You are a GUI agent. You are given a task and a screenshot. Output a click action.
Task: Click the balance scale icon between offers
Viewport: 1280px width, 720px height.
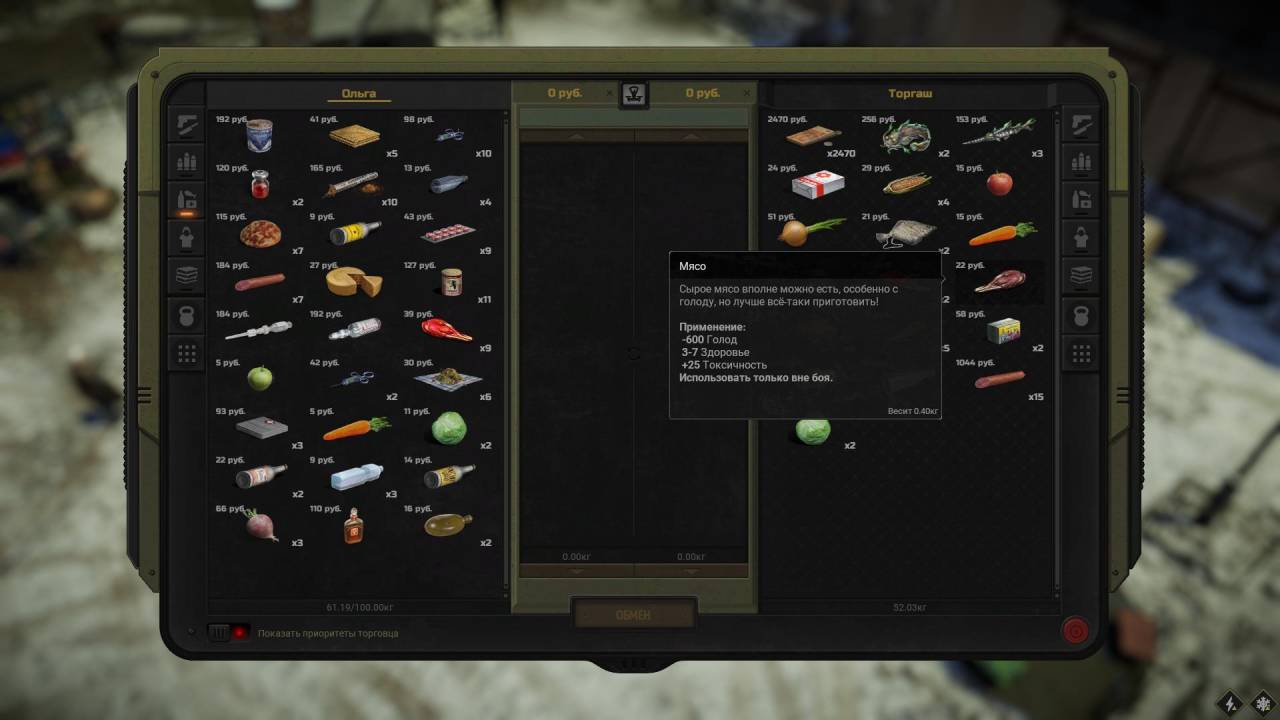pyautogui.click(x=634, y=95)
